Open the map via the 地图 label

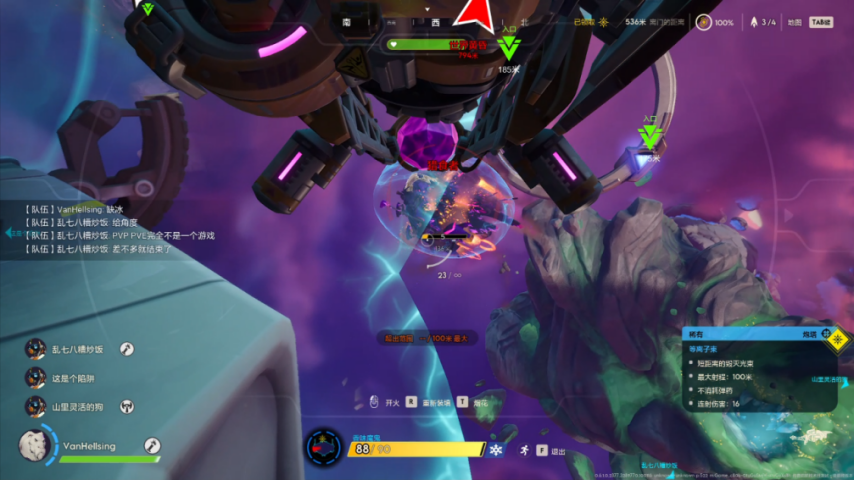coord(794,22)
